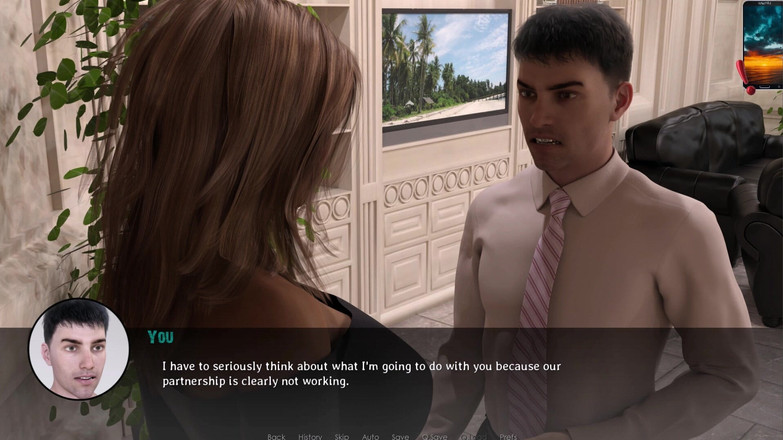Image resolution: width=783 pixels, height=440 pixels.
Task: Toggle Auto dialogue advance
Action: [371, 436]
